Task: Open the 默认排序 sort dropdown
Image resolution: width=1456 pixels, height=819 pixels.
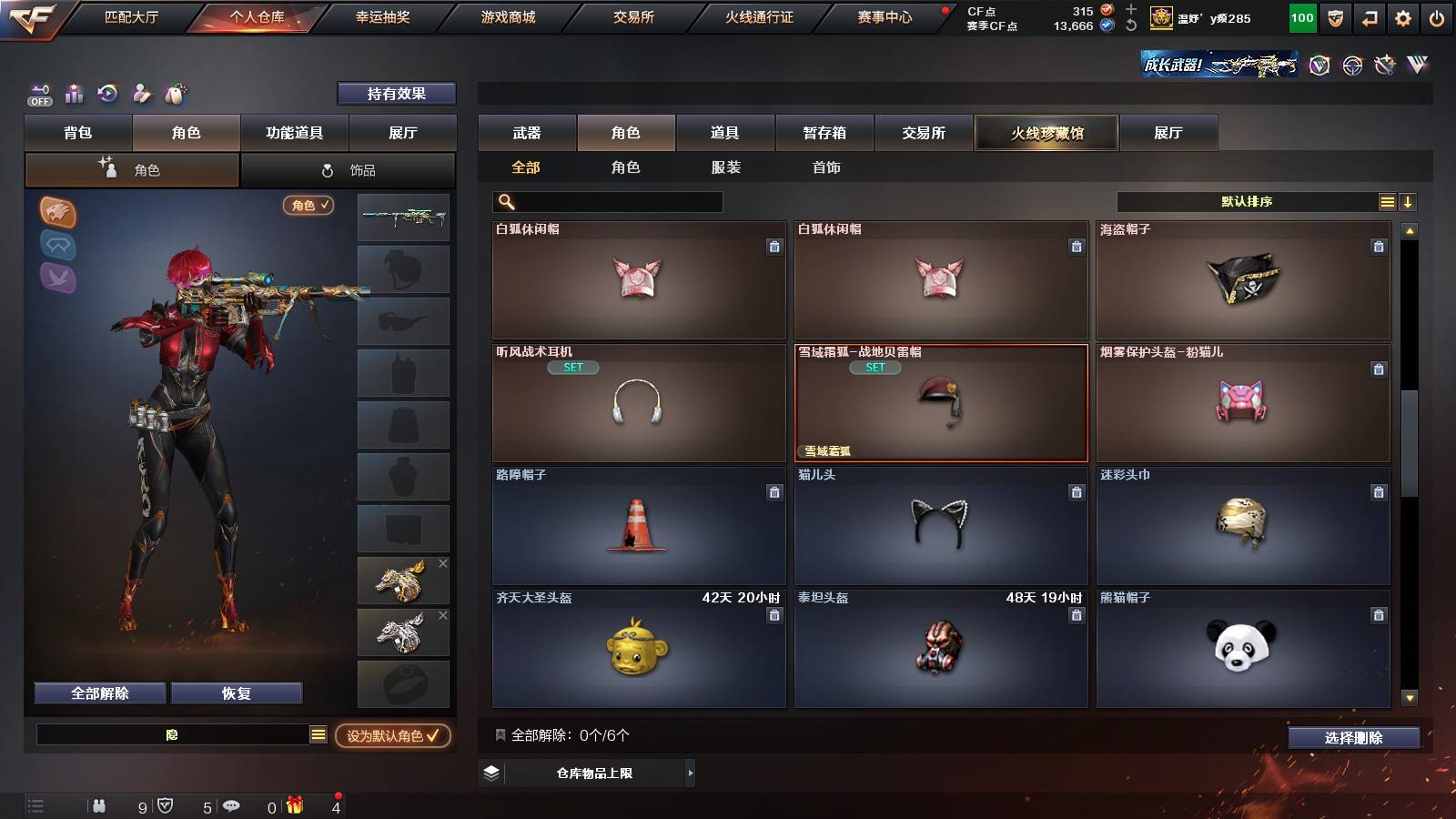Action: [x=1247, y=201]
